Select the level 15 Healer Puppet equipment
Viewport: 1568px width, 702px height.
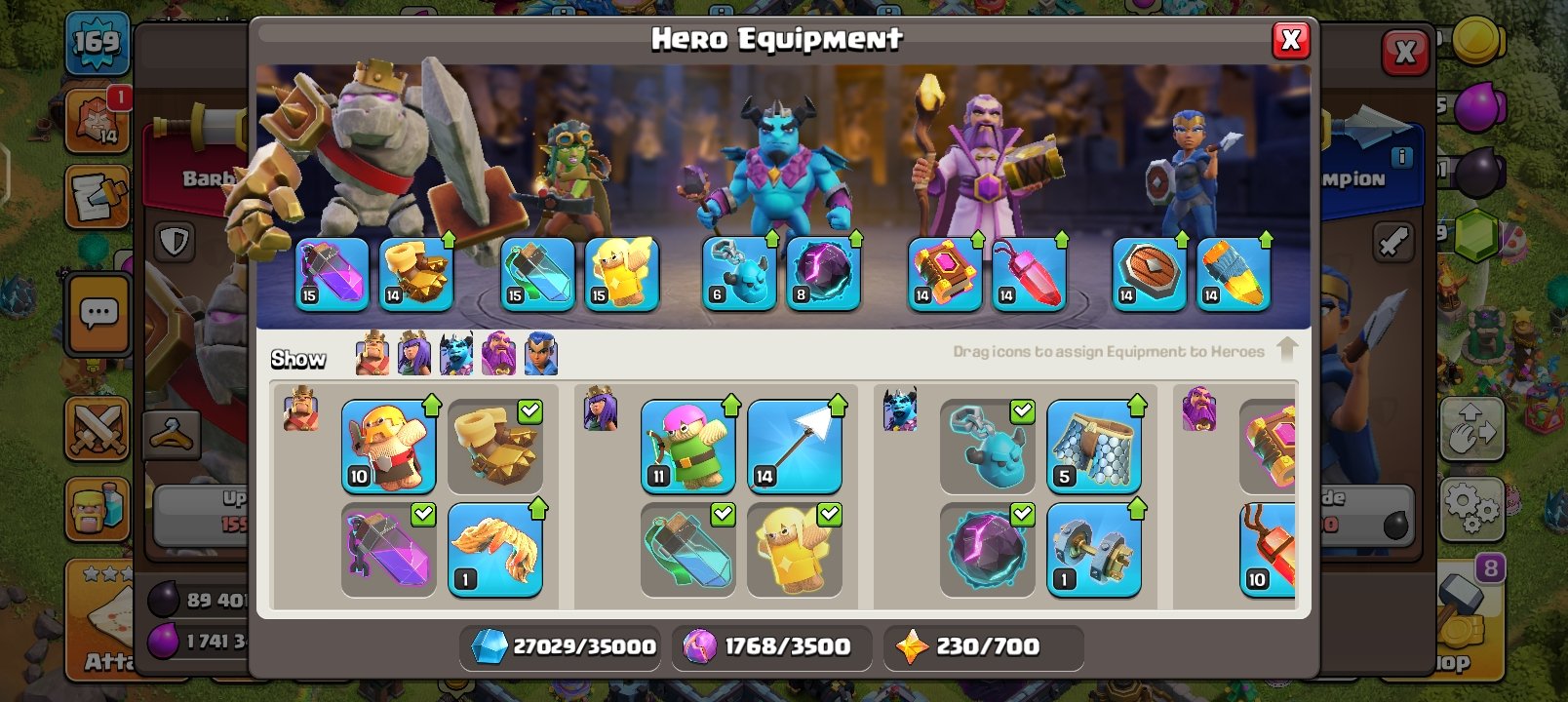[620, 274]
